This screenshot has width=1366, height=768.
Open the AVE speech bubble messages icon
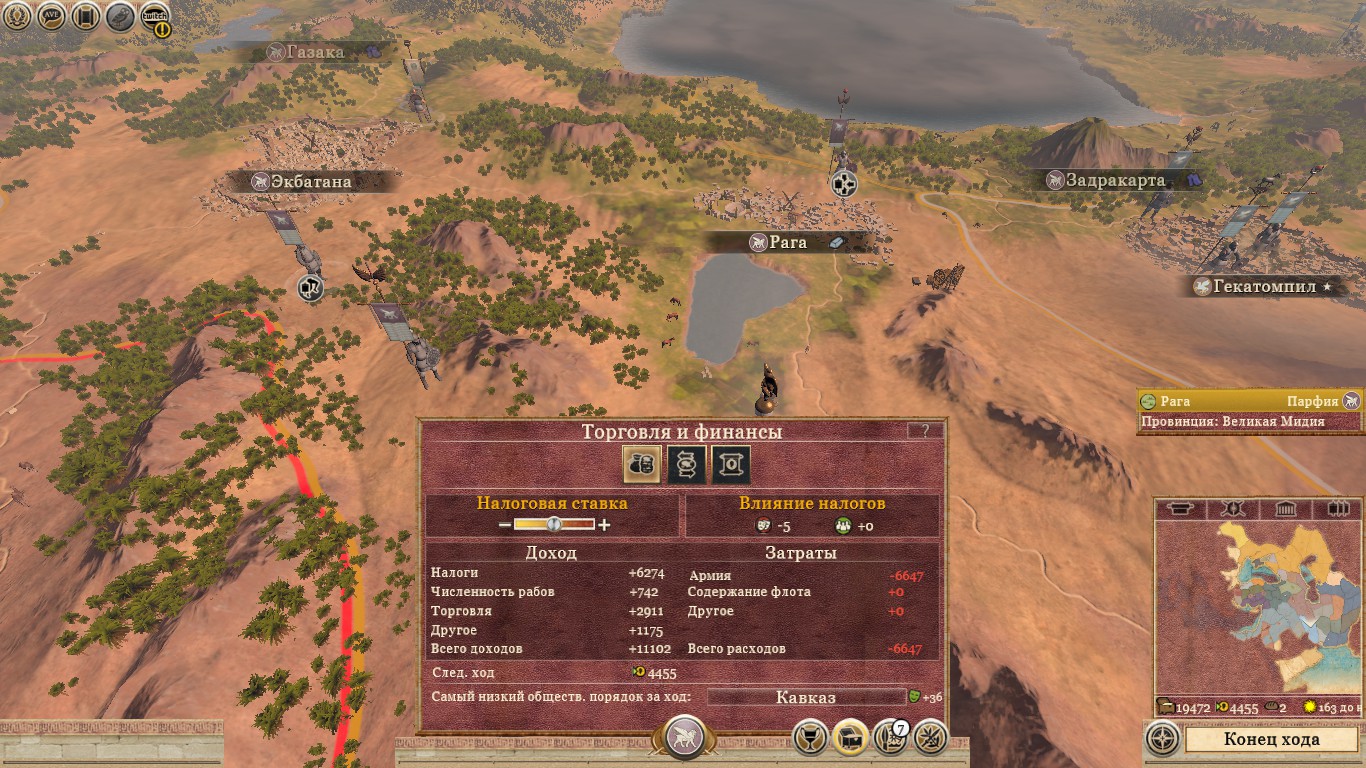(x=51, y=16)
